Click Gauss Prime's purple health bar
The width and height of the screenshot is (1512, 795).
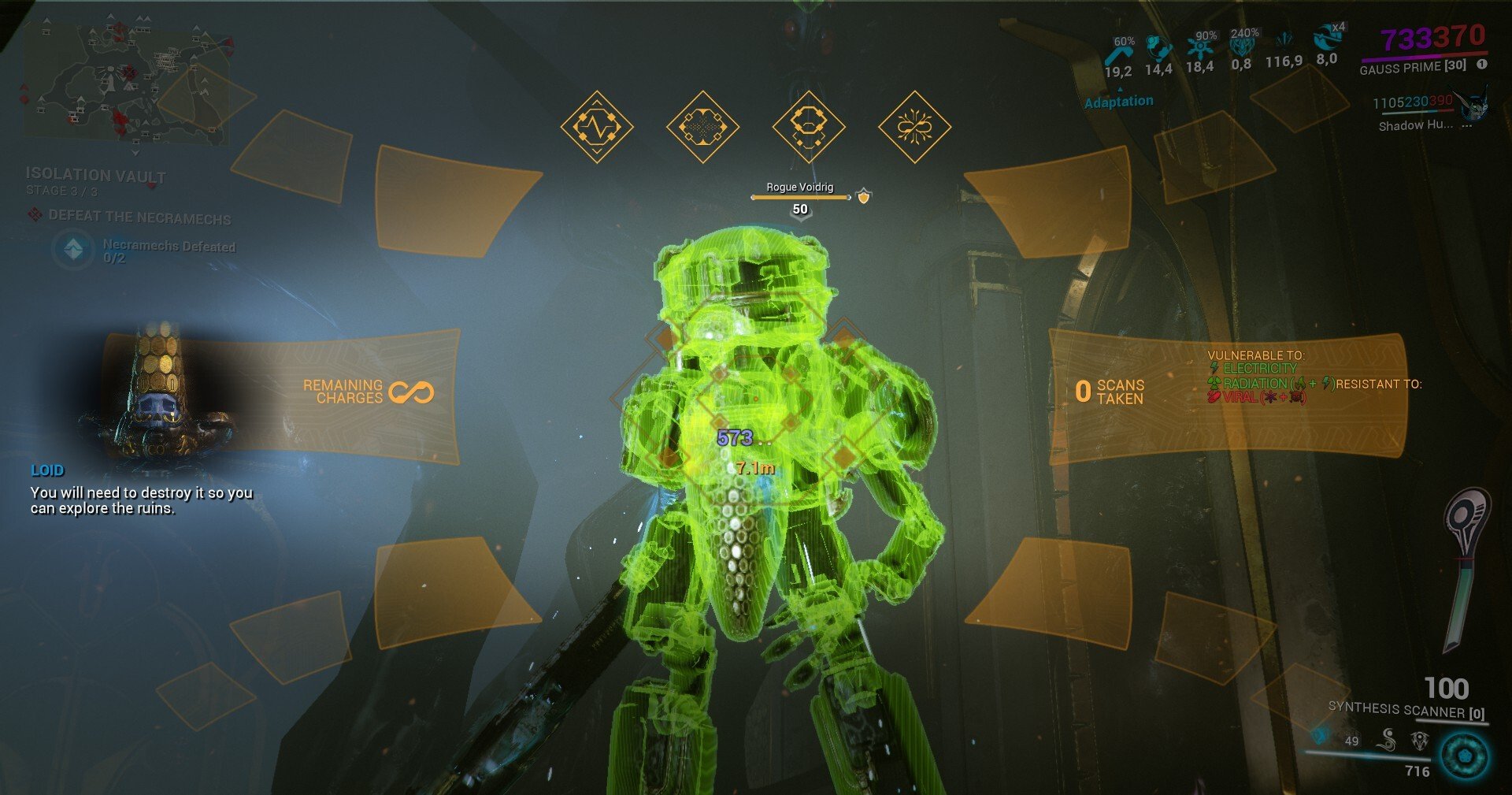pos(1402,59)
